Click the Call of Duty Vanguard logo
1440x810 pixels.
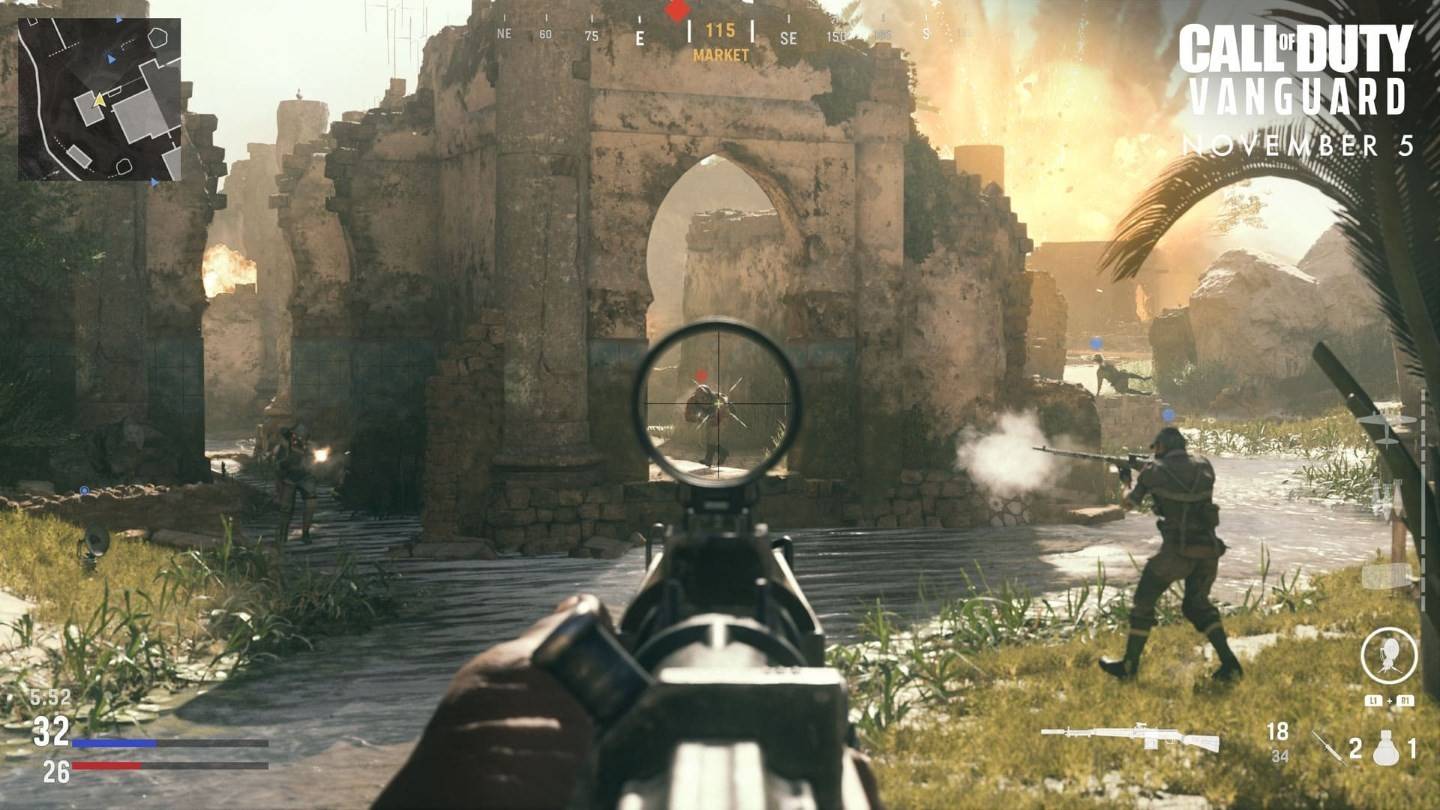(1297, 60)
